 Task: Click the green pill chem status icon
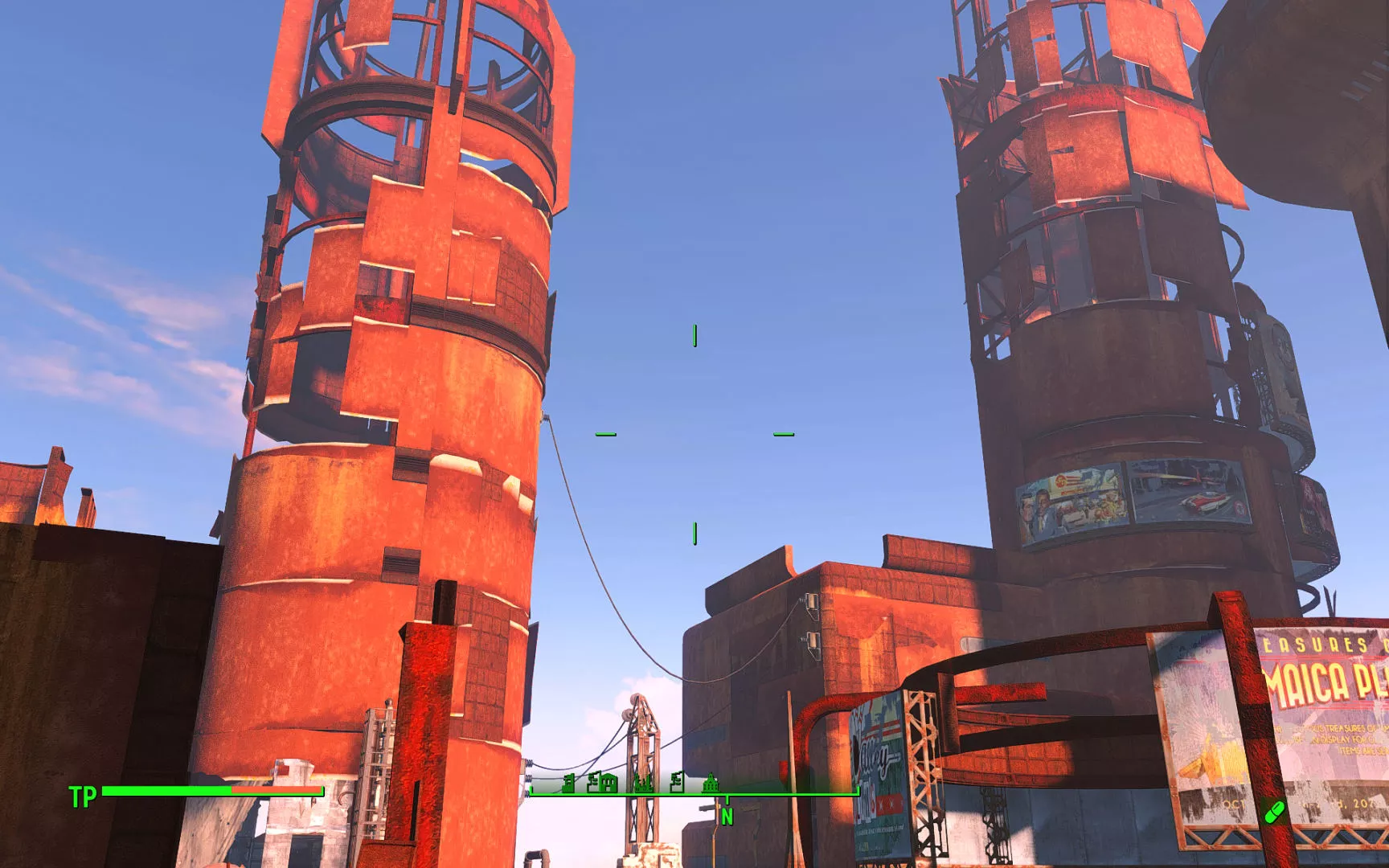coord(1274,812)
